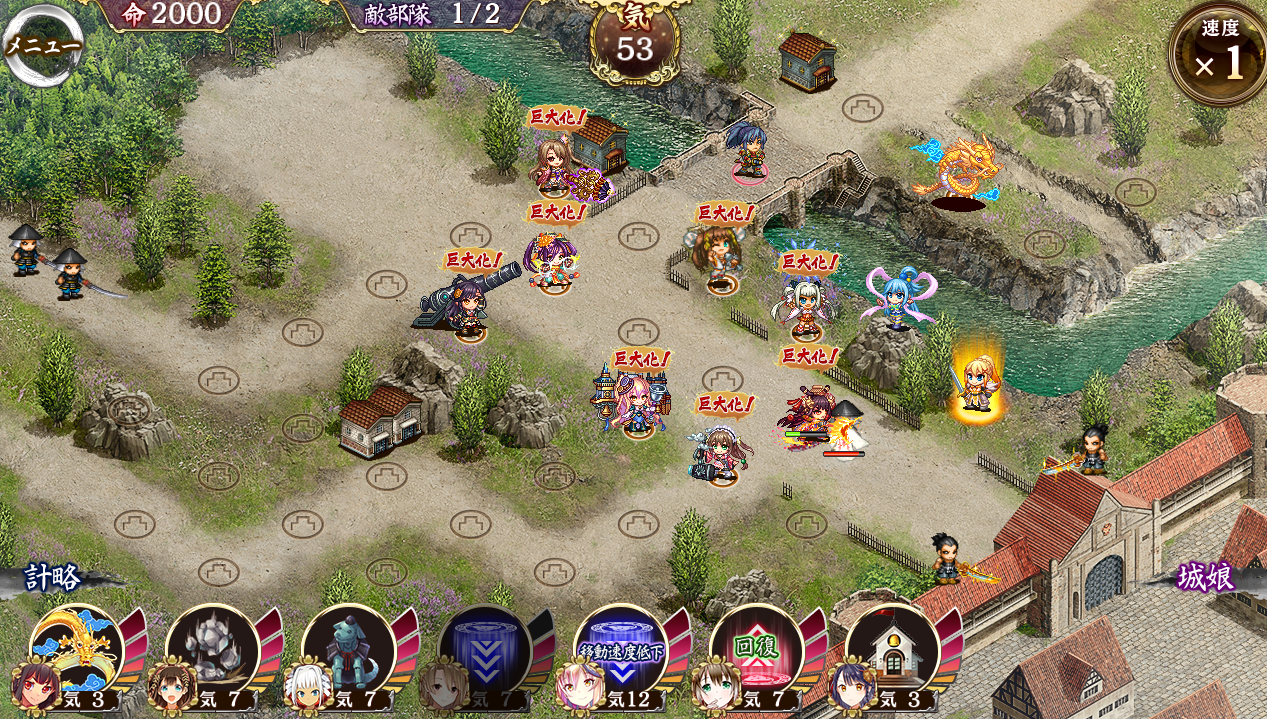Open the メニュー menu button
The width and height of the screenshot is (1267, 723).
click(x=43, y=45)
